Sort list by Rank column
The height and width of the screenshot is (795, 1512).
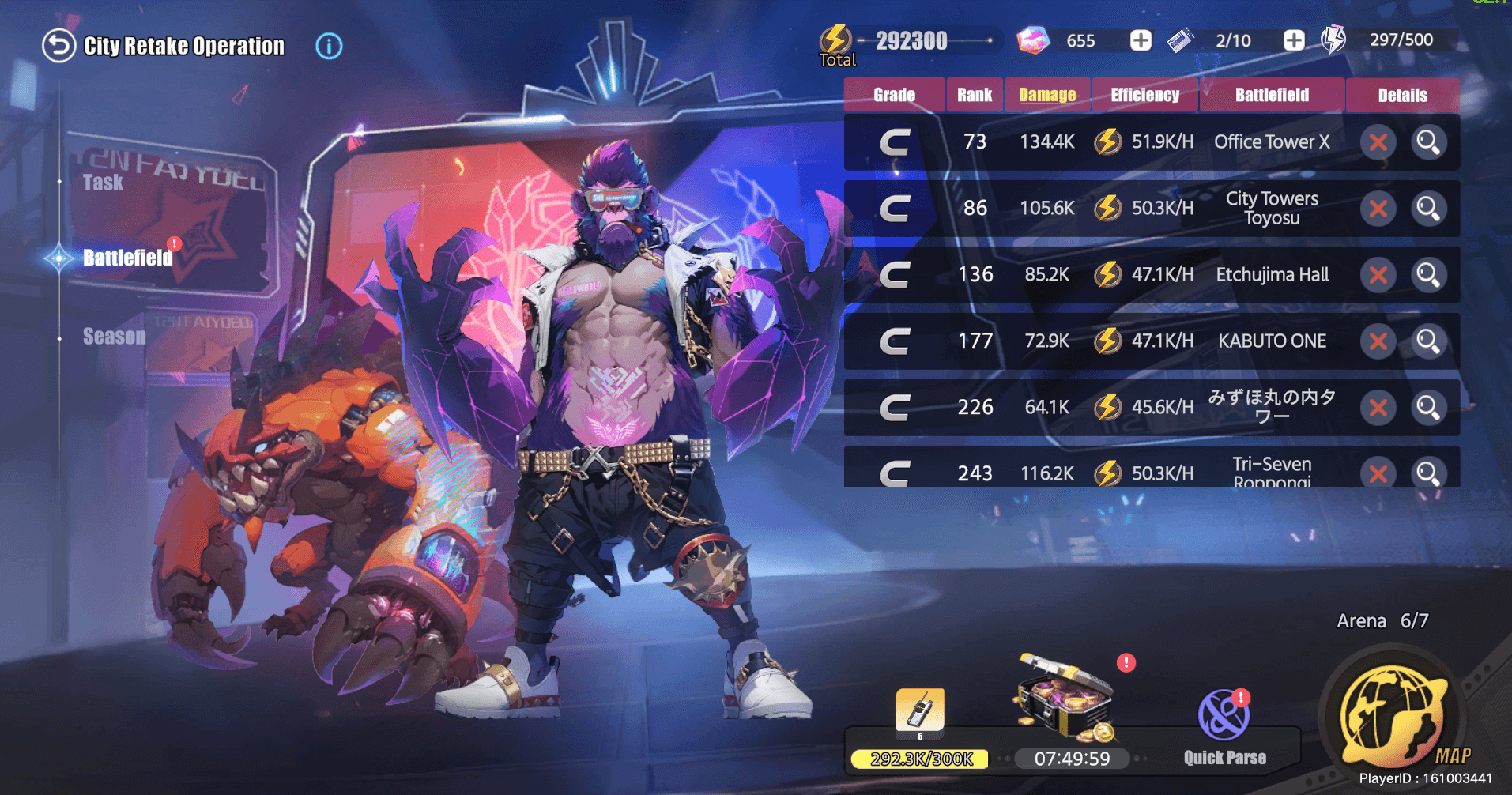click(975, 95)
